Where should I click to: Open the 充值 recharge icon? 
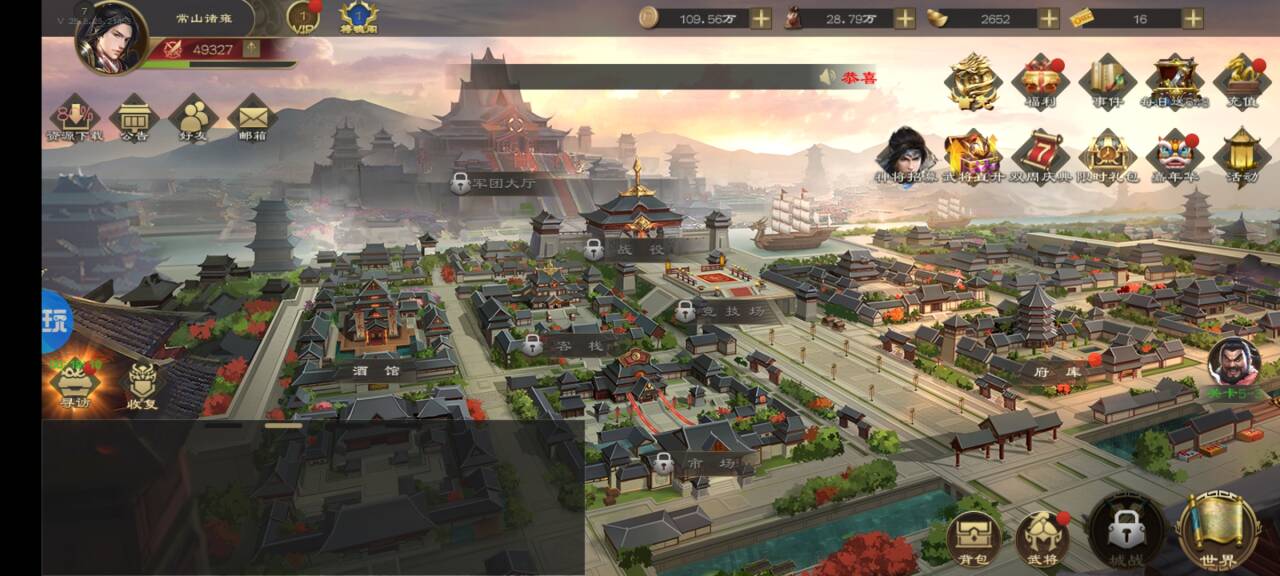[x=1242, y=80]
